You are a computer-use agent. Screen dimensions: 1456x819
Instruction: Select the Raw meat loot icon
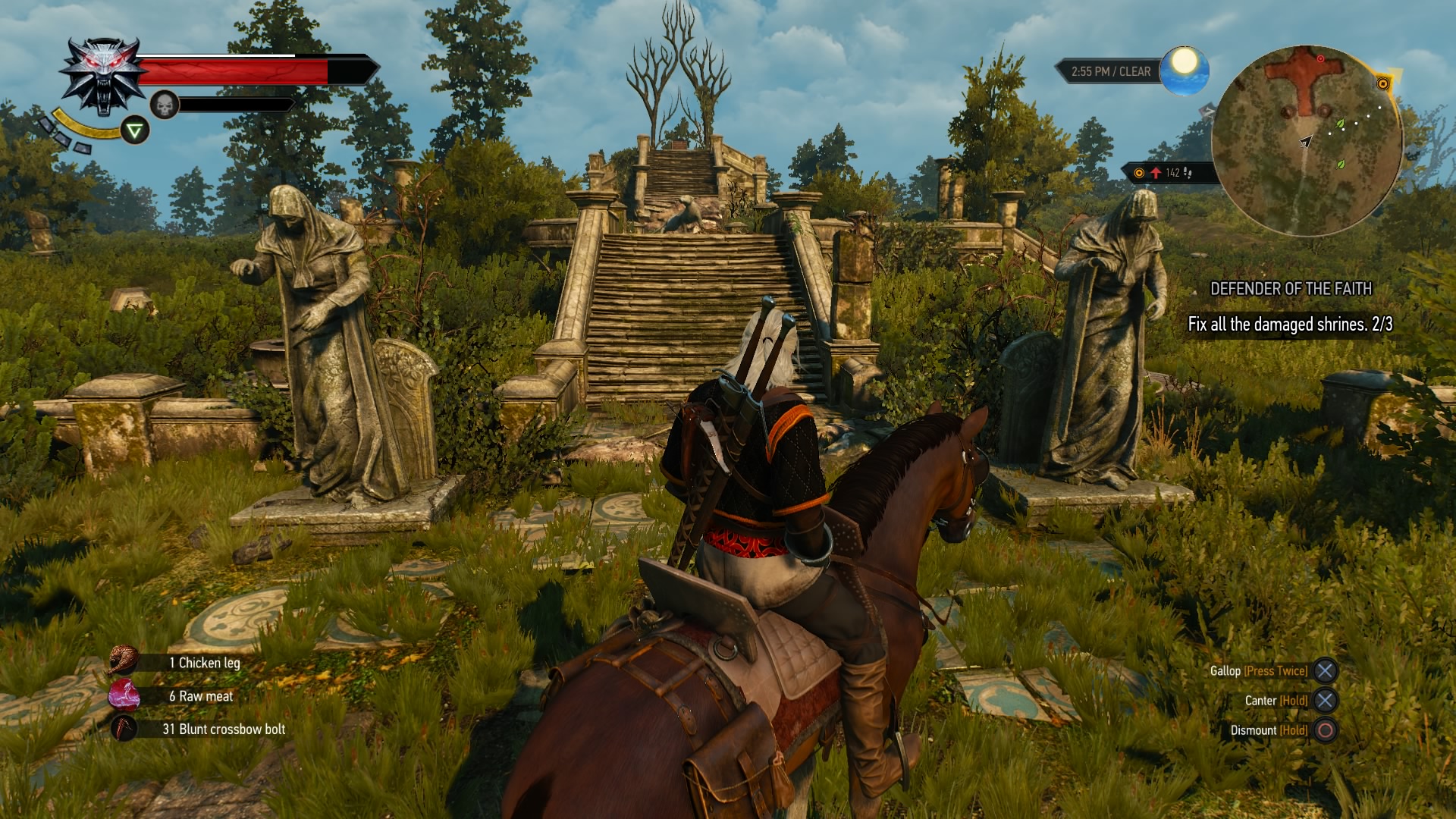click(123, 695)
